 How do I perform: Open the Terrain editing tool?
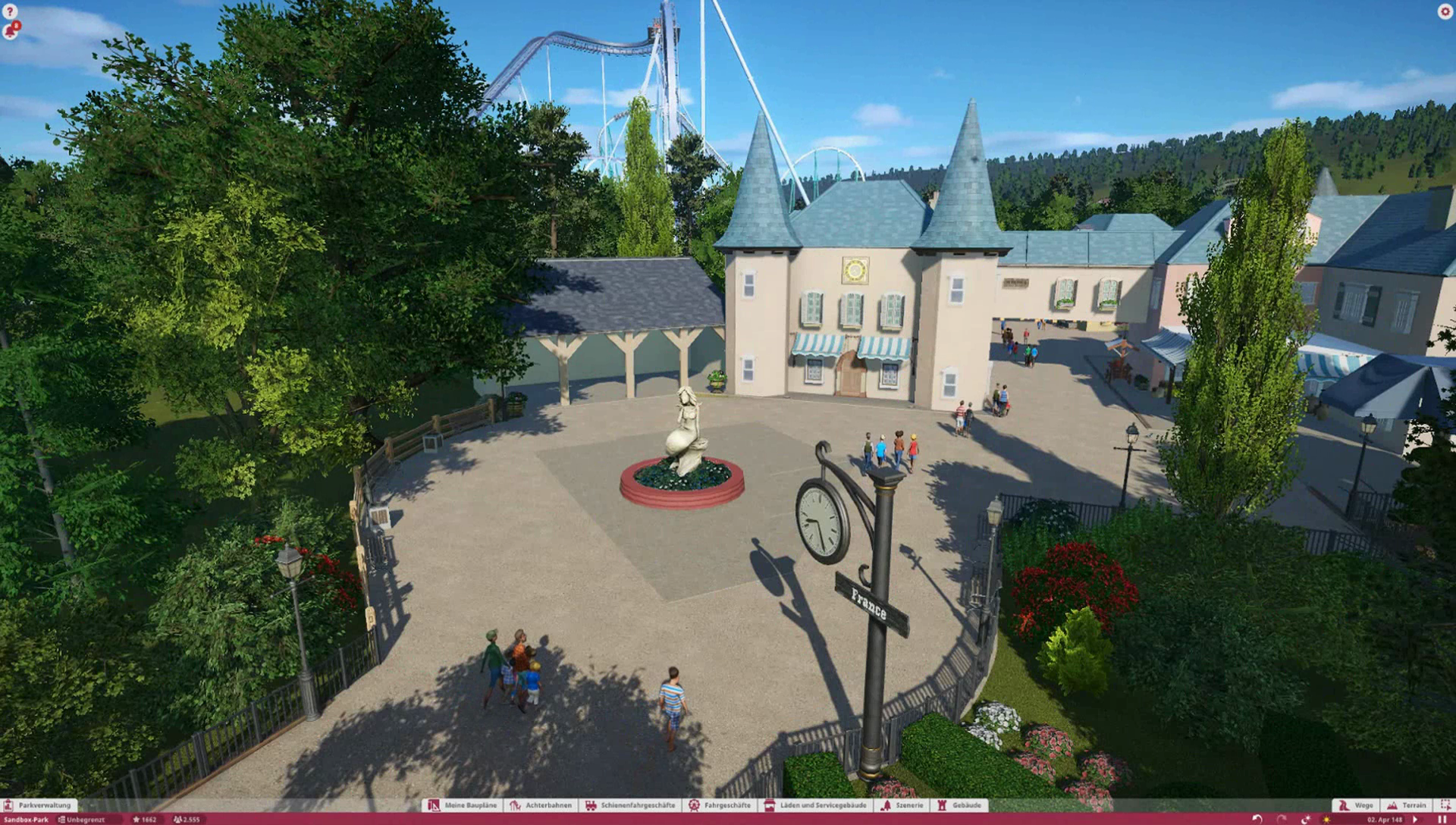click(x=1407, y=805)
